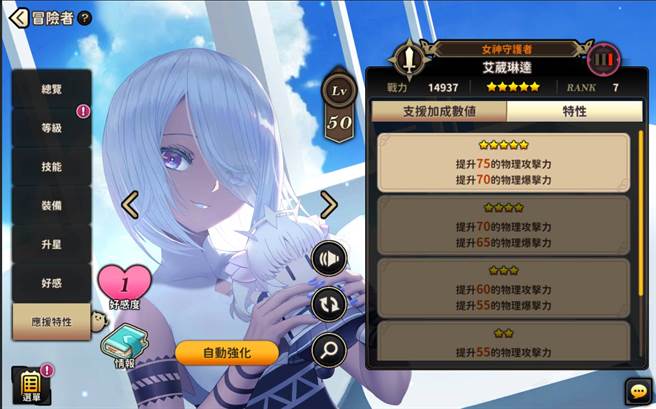Tap the 好感度 heart icon
This screenshot has height=409, width=656.
pyautogui.click(x=123, y=283)
